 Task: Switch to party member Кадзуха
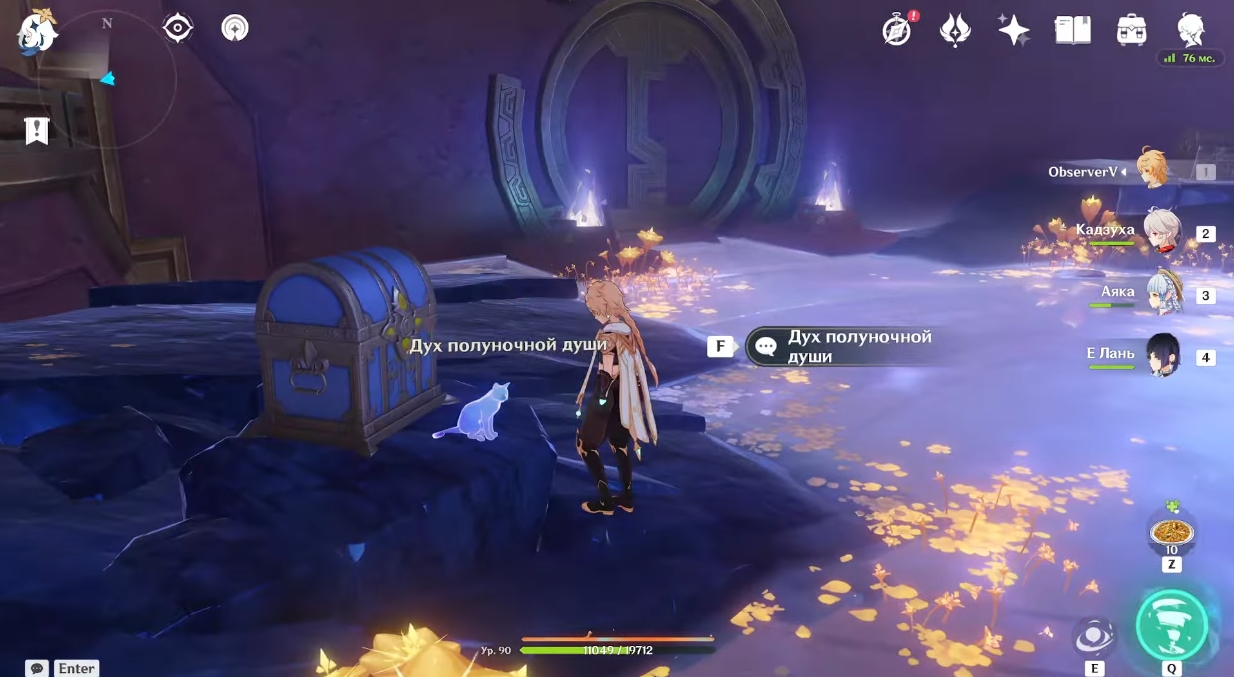click(x=1162, y=233)
